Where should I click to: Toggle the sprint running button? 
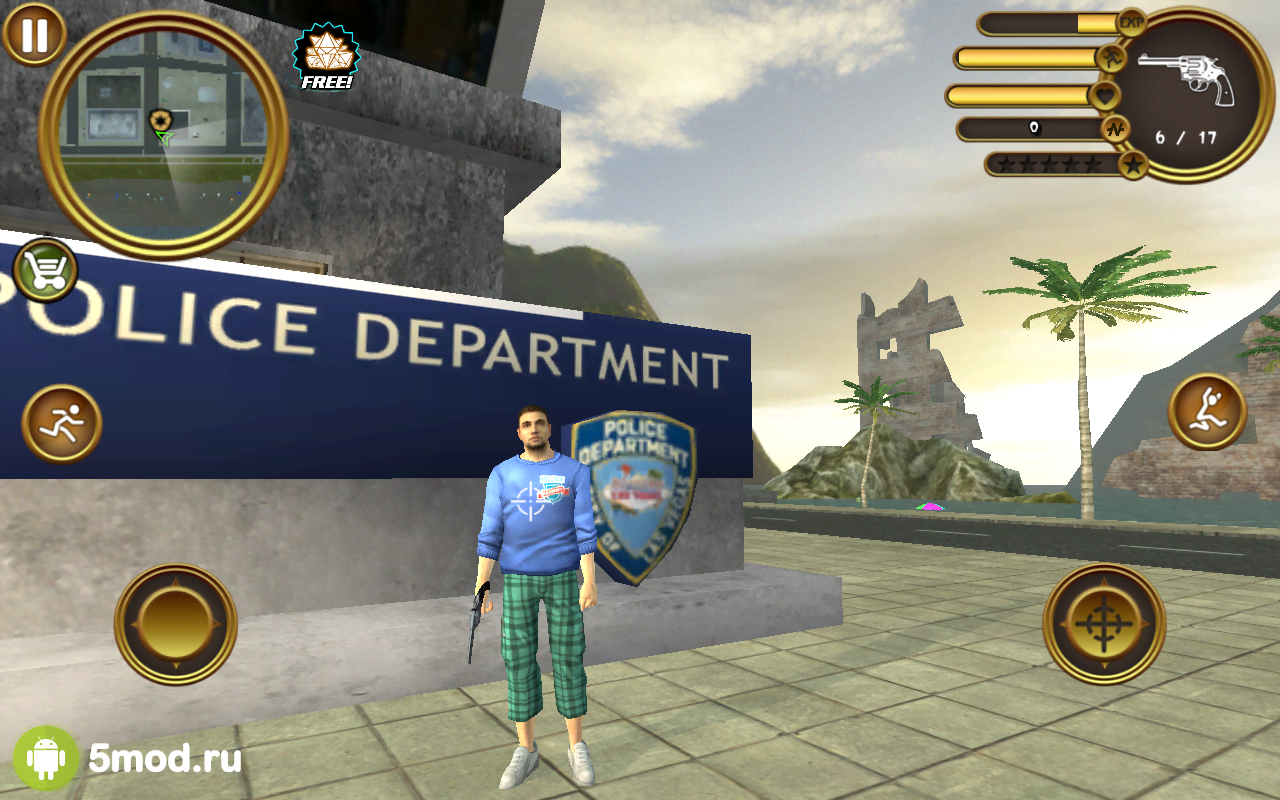tap(62, 424)
